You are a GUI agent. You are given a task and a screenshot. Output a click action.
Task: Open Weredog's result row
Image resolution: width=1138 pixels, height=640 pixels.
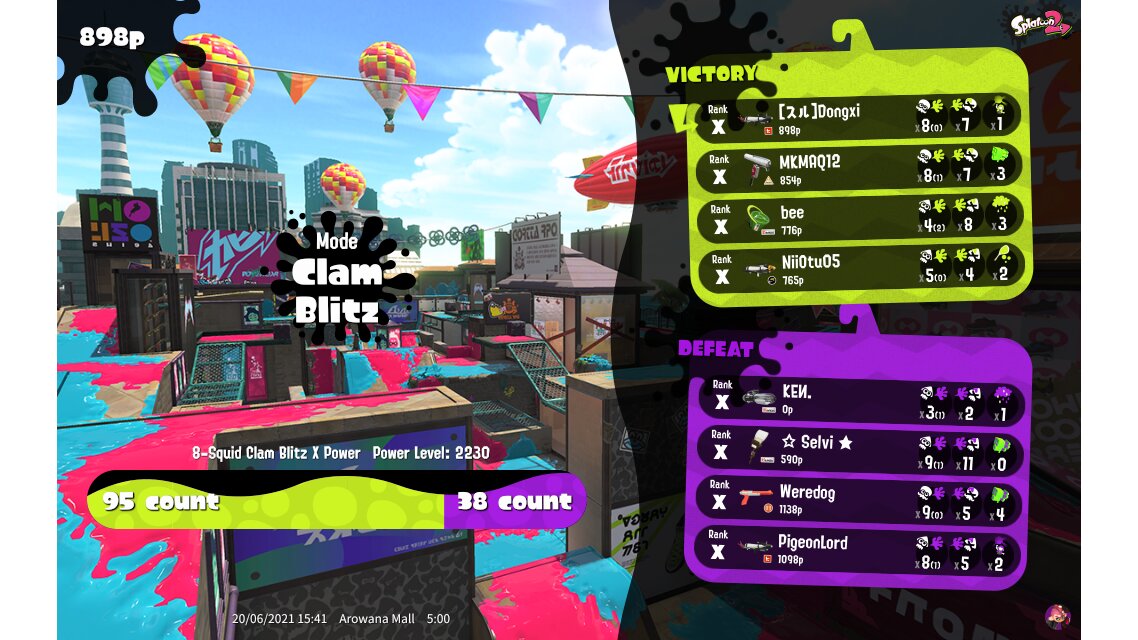(860, 499)
